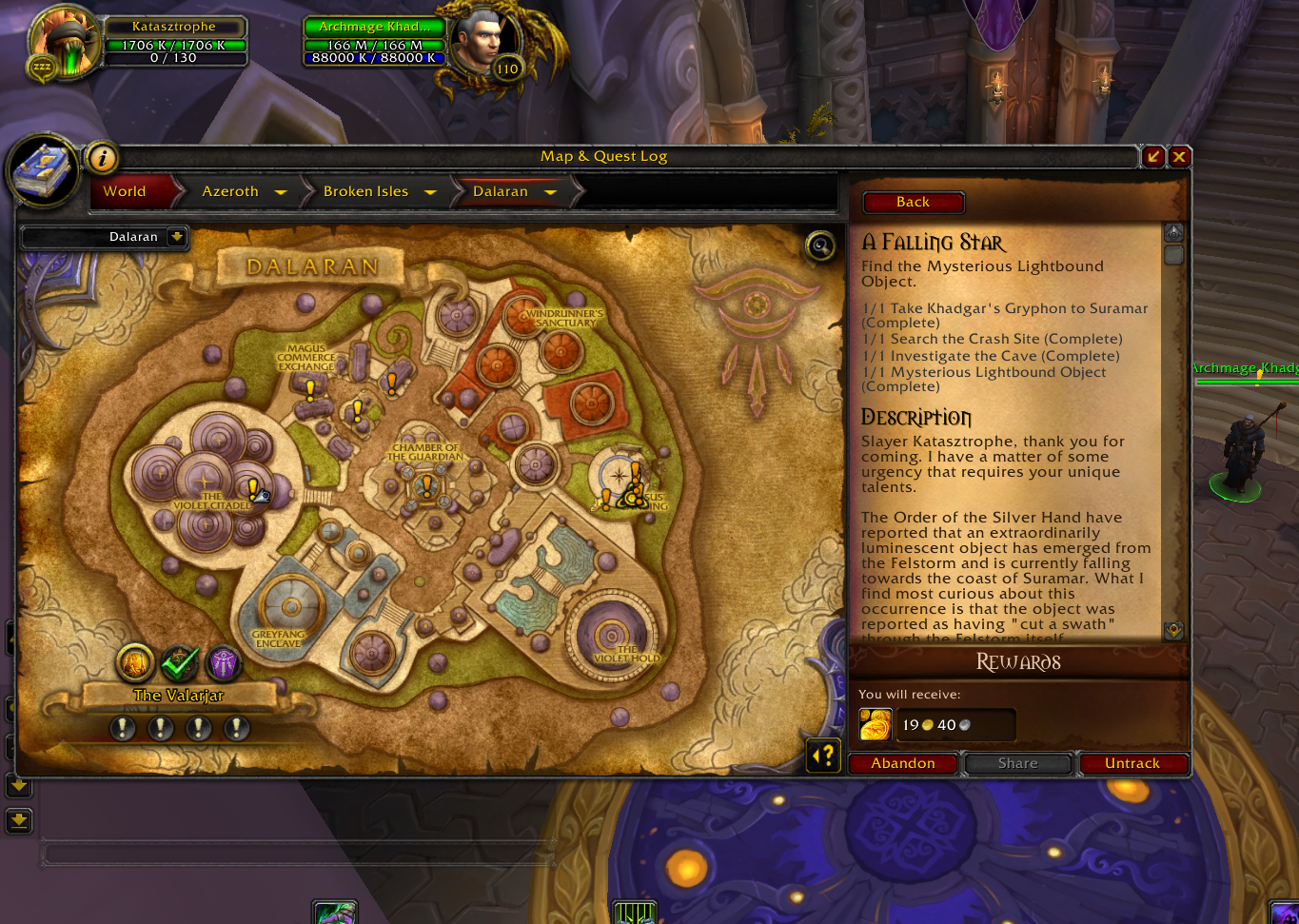View the gold coin quest reward icon
The width and height of the screenshot is (1299, 924).
point(875,725)
